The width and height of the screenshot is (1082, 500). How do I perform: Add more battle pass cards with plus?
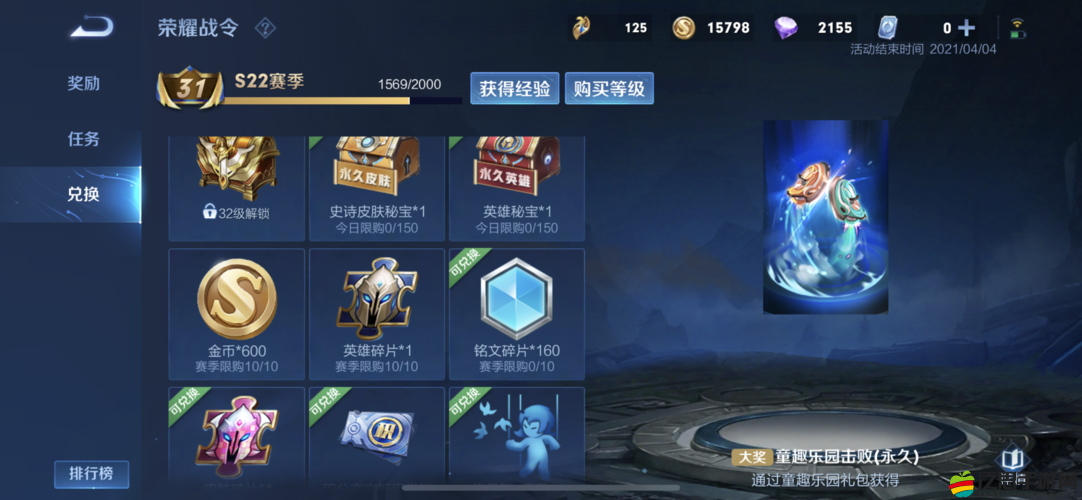(966, 28)
